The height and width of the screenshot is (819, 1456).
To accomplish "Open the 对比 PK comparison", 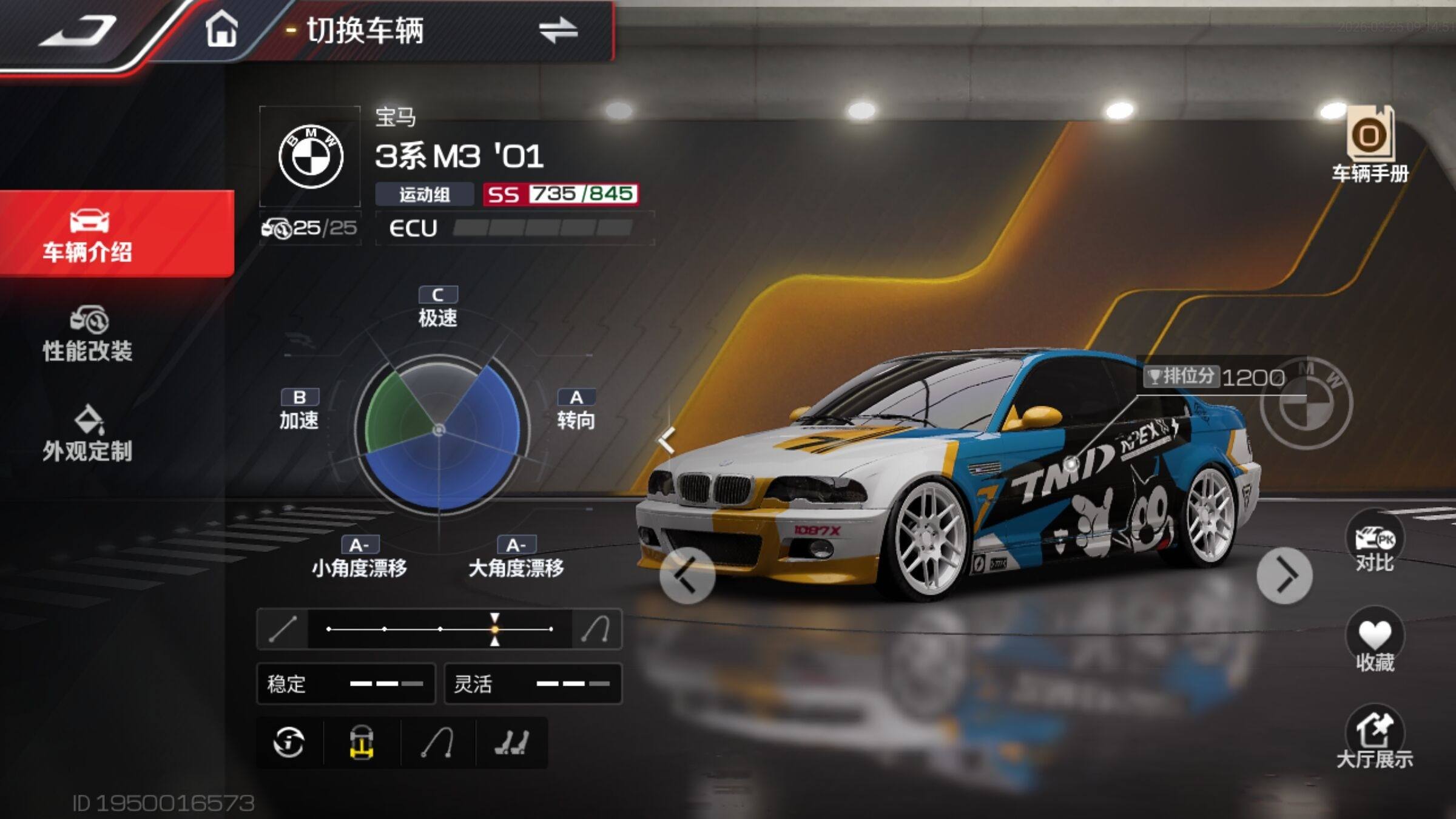I will click(x=1375, y=544).
